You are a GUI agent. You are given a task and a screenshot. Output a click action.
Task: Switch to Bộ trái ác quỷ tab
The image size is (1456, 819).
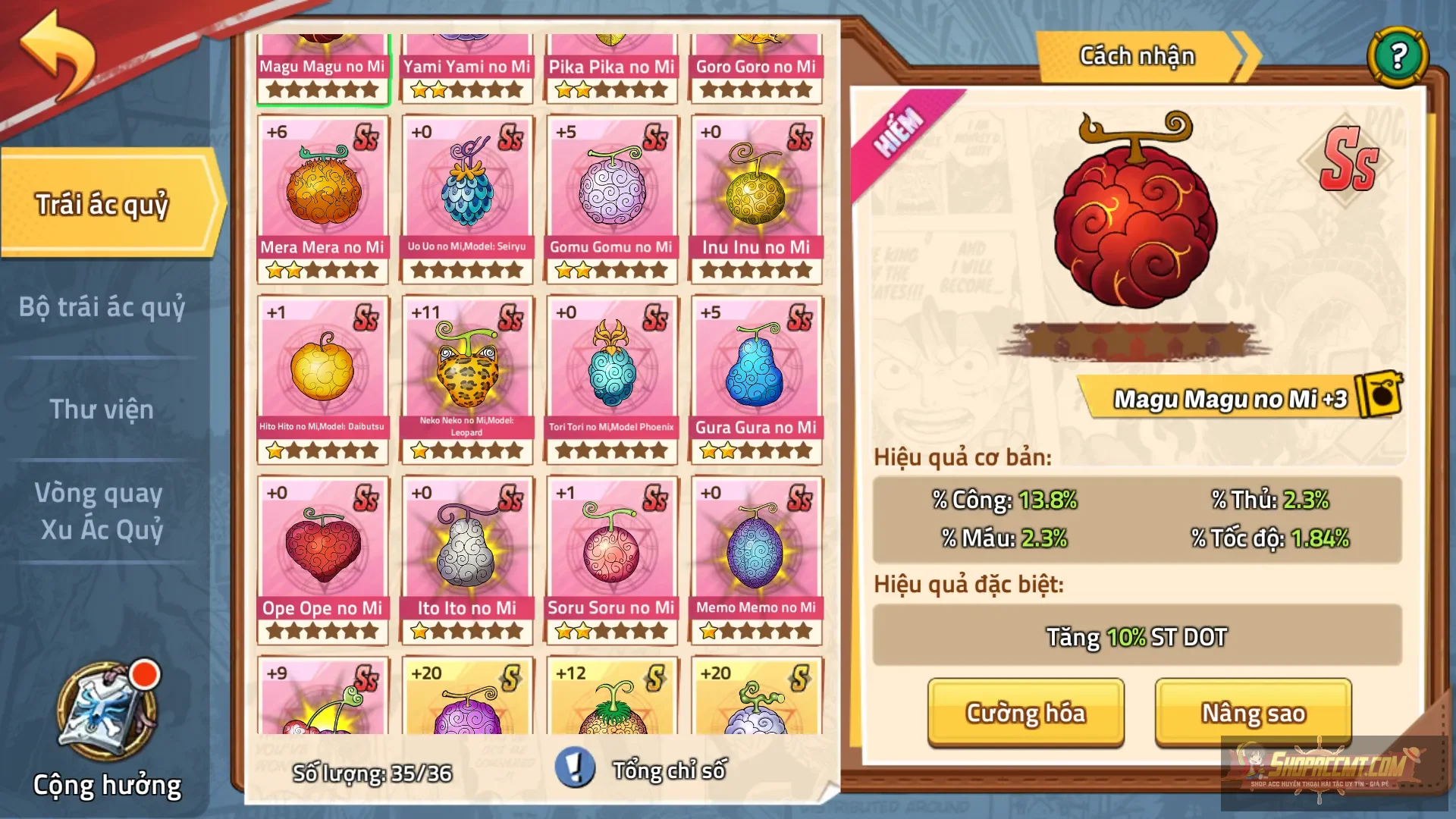click(x=102, y=307)
